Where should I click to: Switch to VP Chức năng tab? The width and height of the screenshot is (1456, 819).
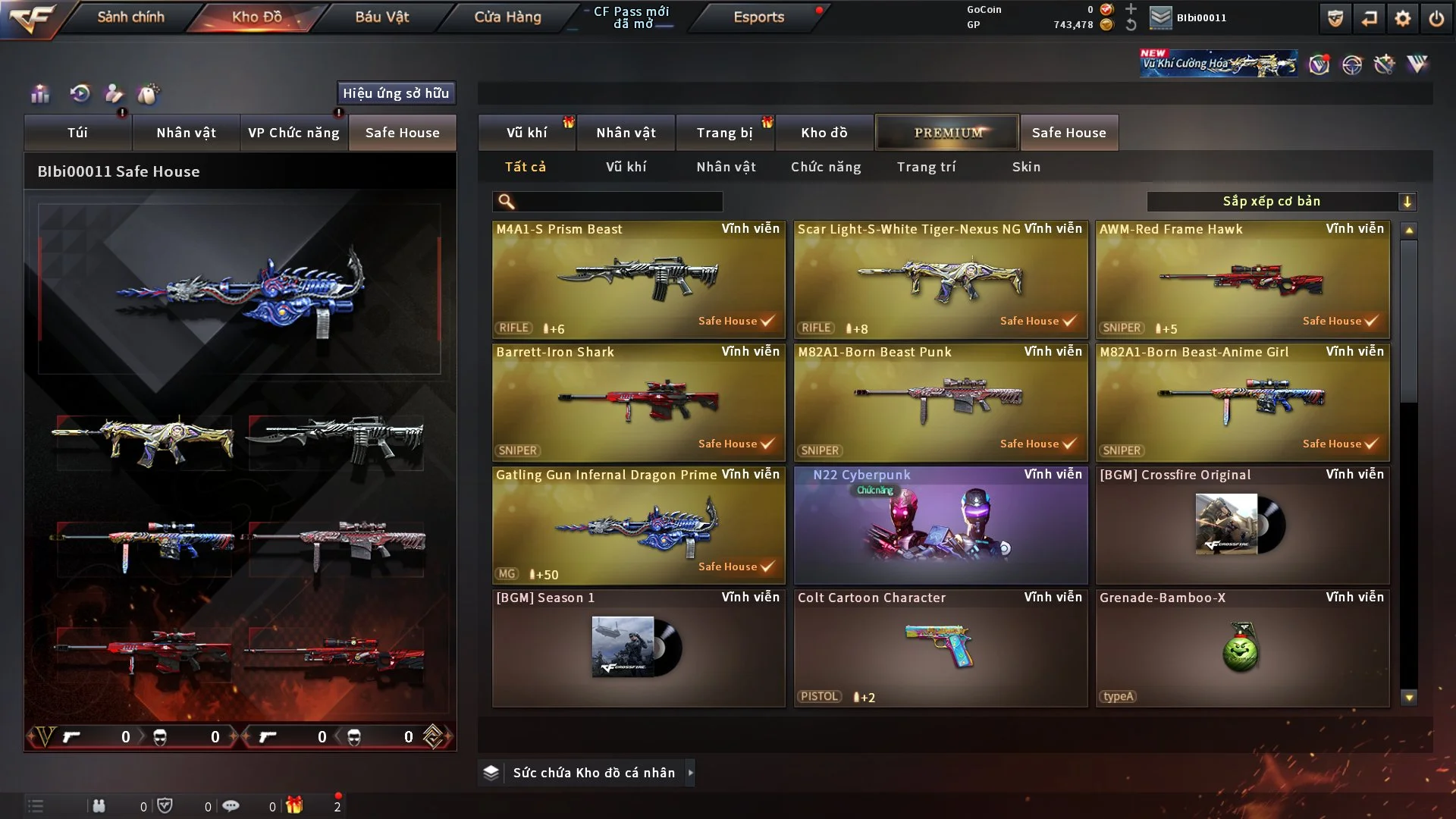(293, 133)
